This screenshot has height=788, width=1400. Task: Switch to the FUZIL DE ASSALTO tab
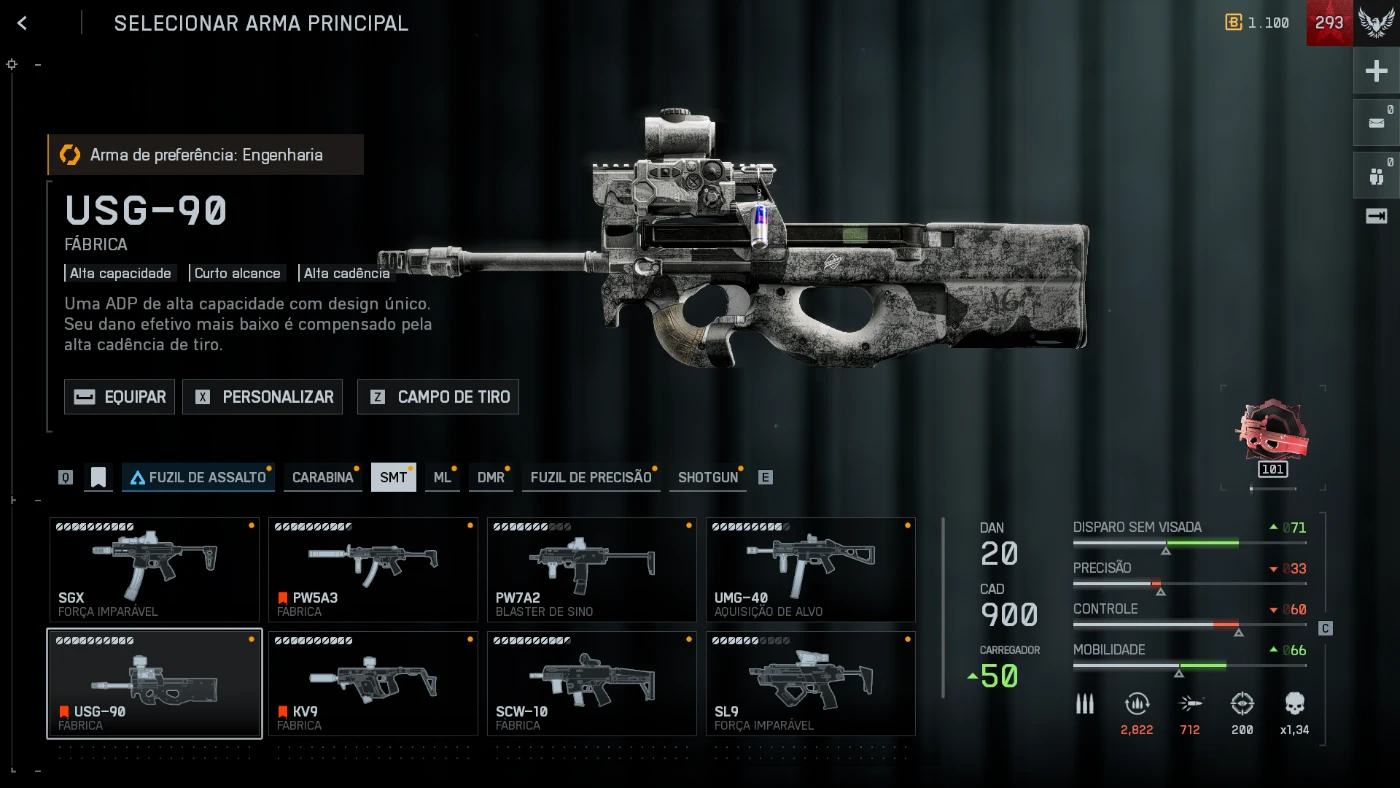198,477
